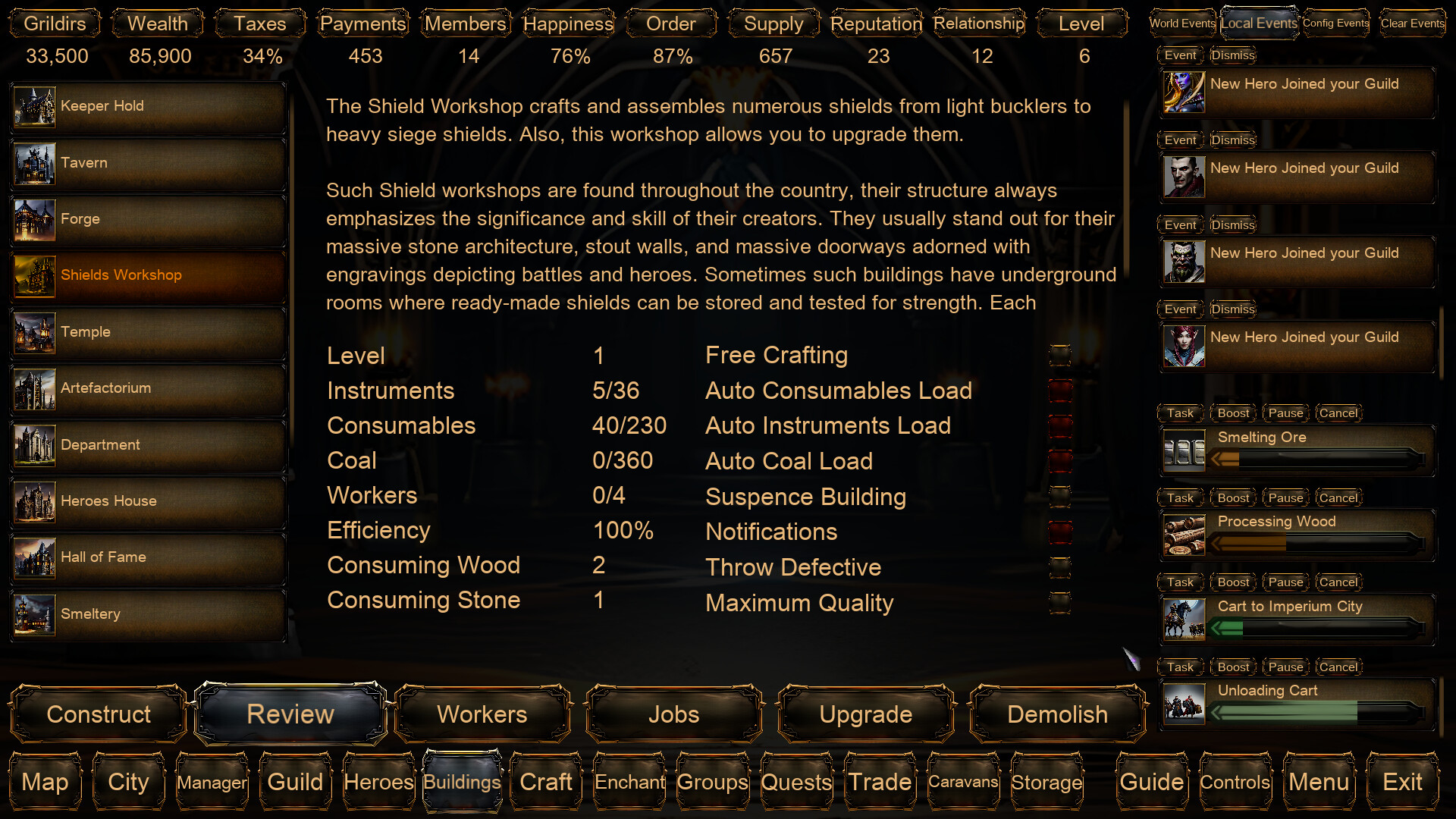Screen dimensions: 1456x819
Task: Boost the Smelting Ore task
Action: [1232, 413]
